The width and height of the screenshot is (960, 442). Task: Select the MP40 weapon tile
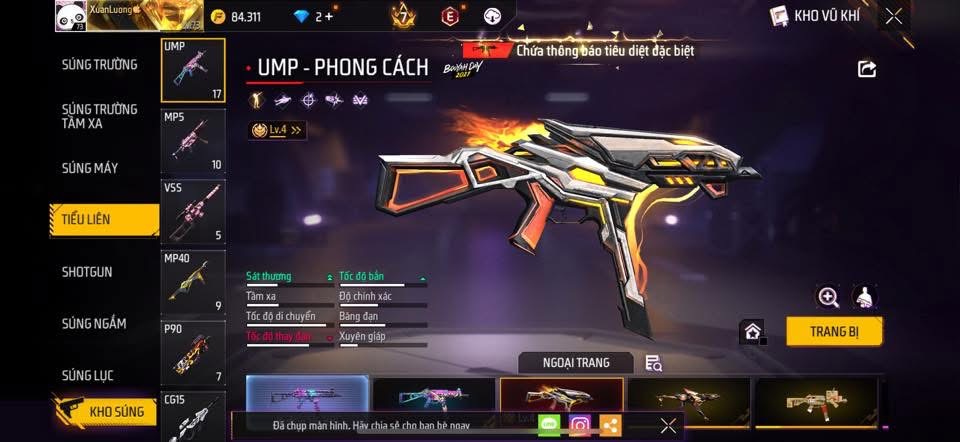click(x=193, y=281)
